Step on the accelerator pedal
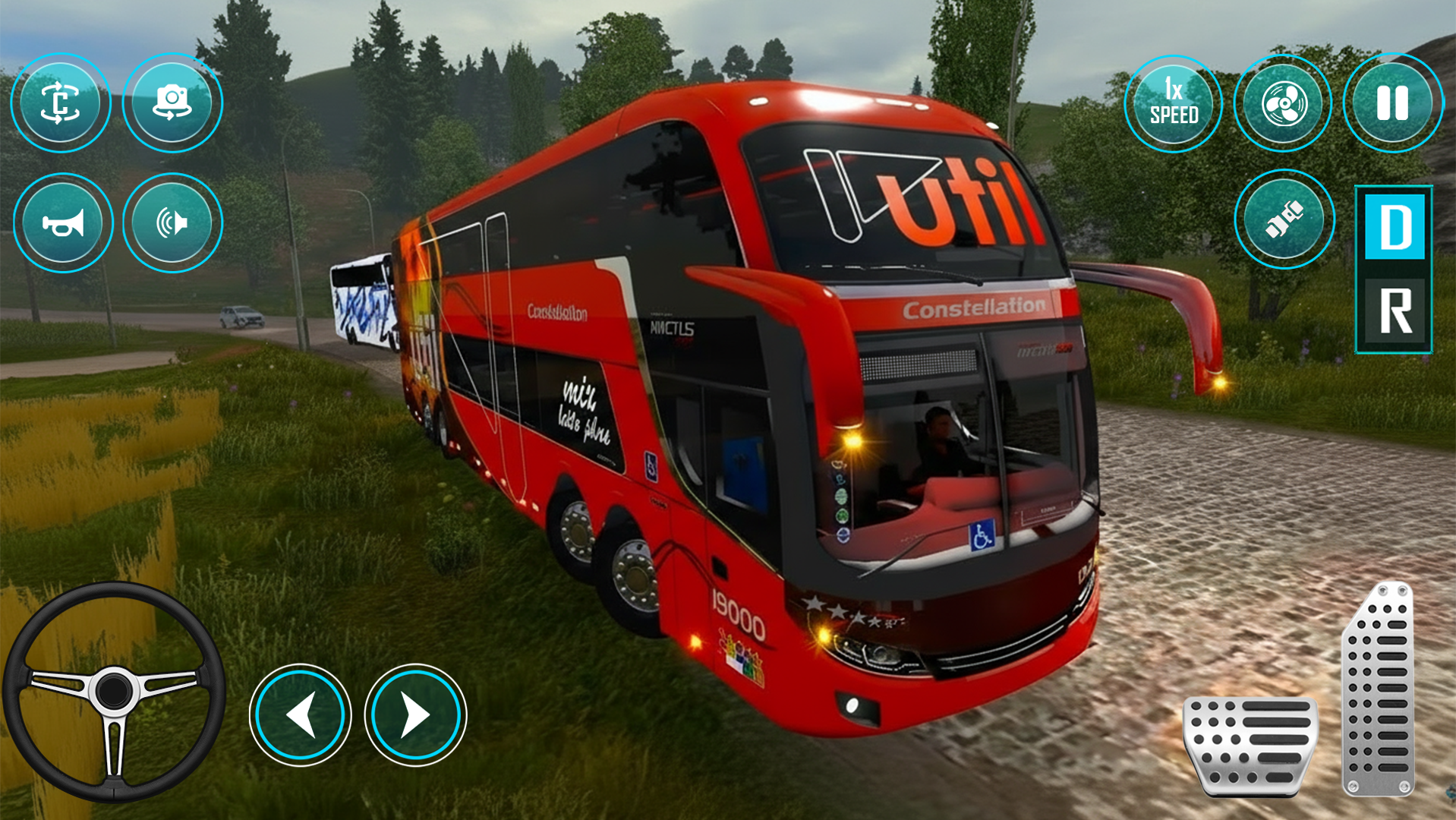The height and width of the screenshot is (820, 1456). tap(1379, 689)
